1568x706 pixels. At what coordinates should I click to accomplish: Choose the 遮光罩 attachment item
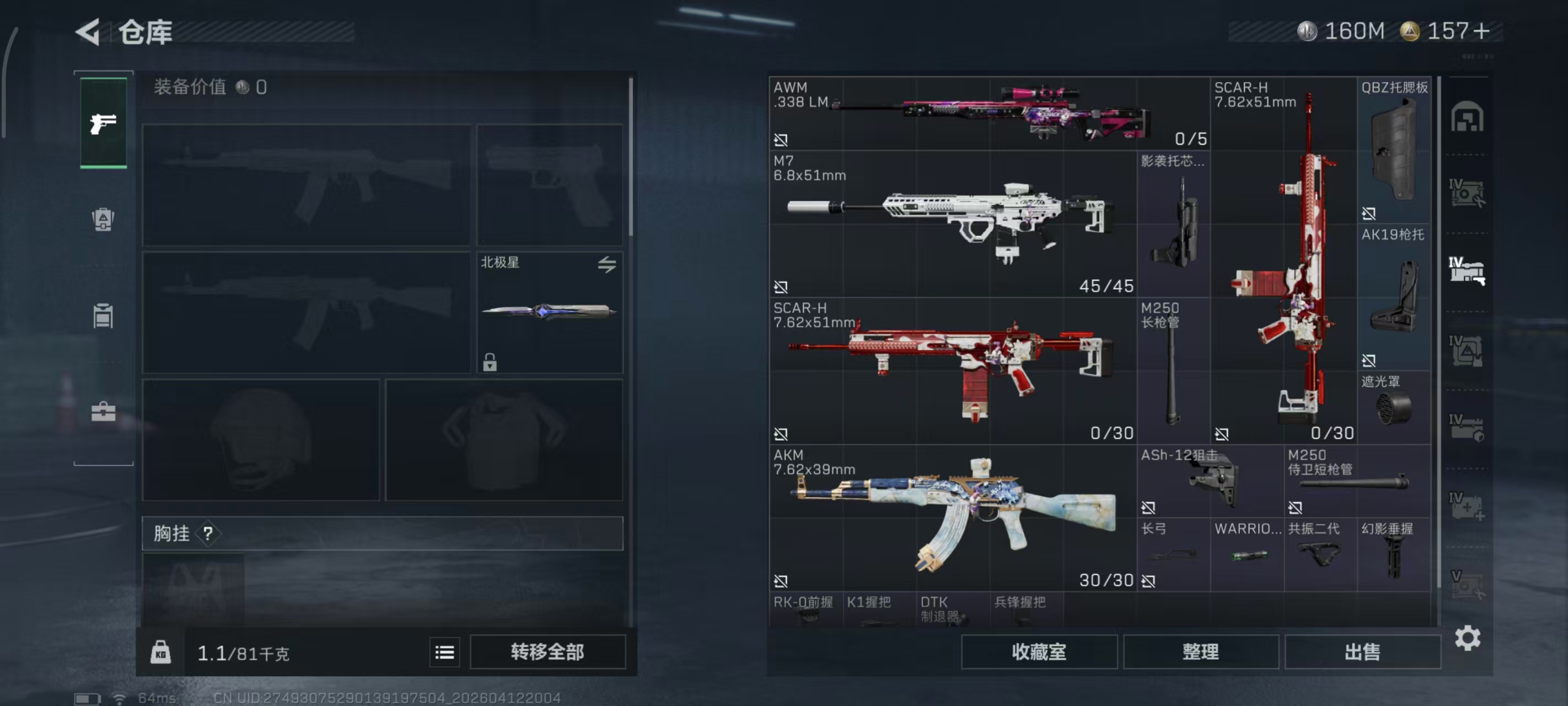(x=1393, y=407)
